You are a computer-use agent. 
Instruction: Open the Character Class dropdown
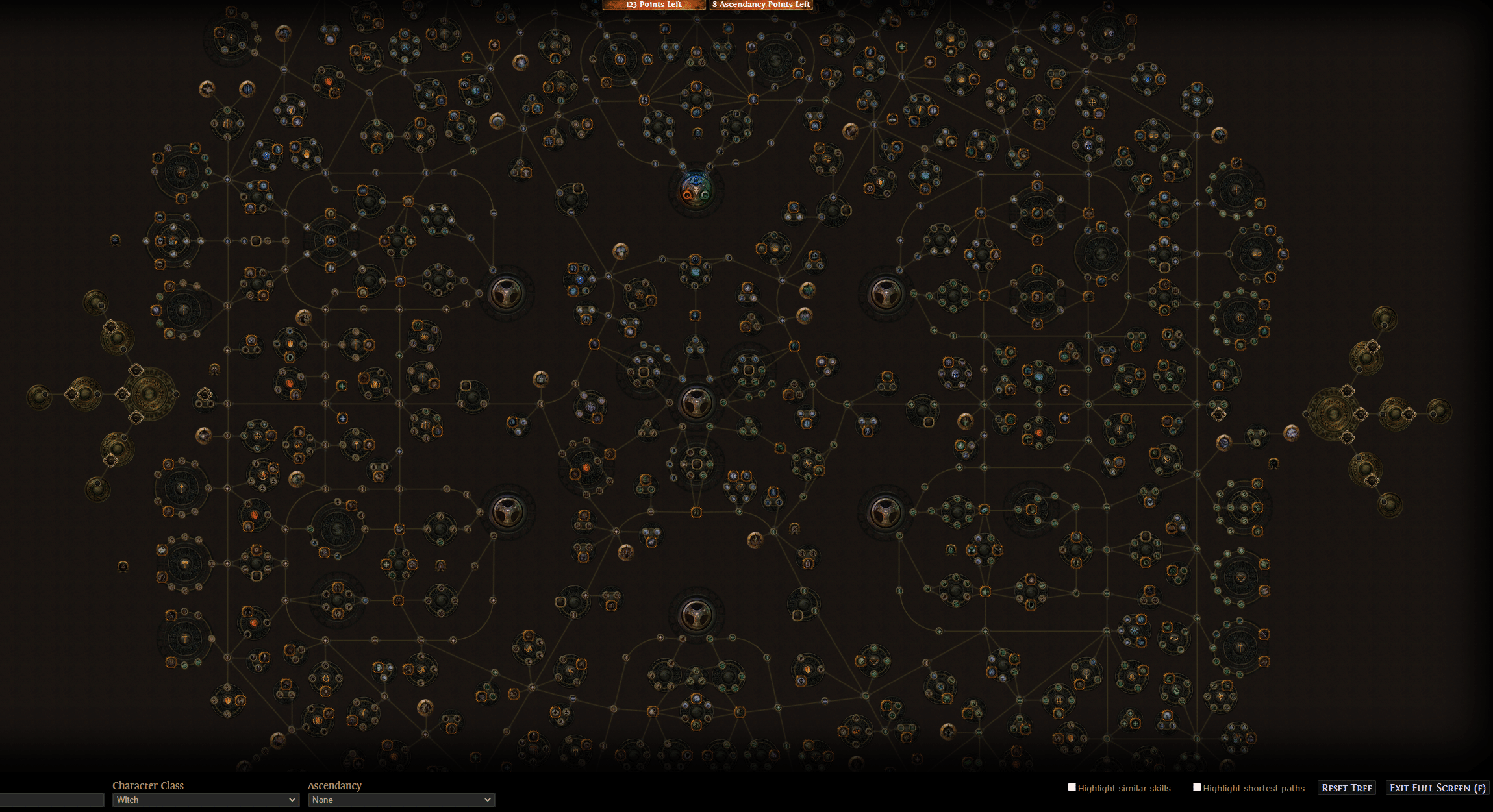(x=205, y=800)
